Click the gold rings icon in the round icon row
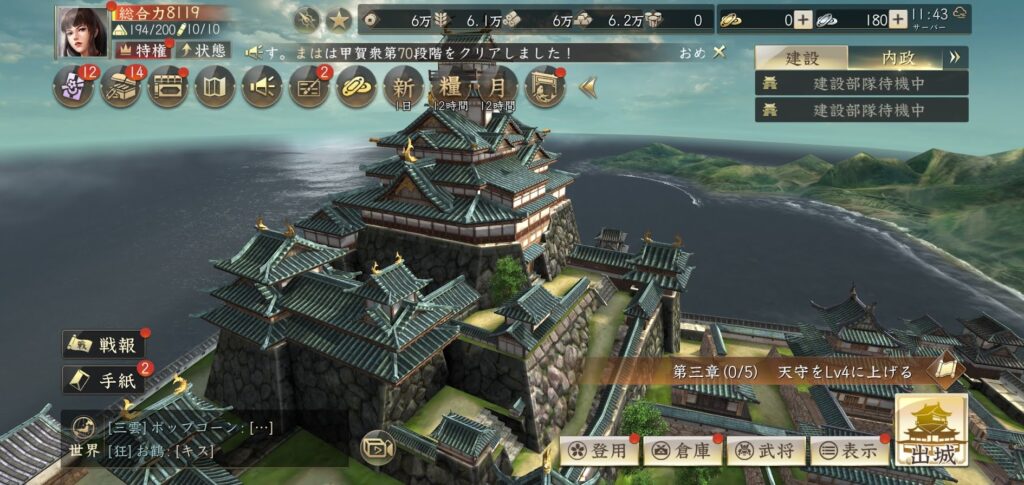 [x=356, y=88]
